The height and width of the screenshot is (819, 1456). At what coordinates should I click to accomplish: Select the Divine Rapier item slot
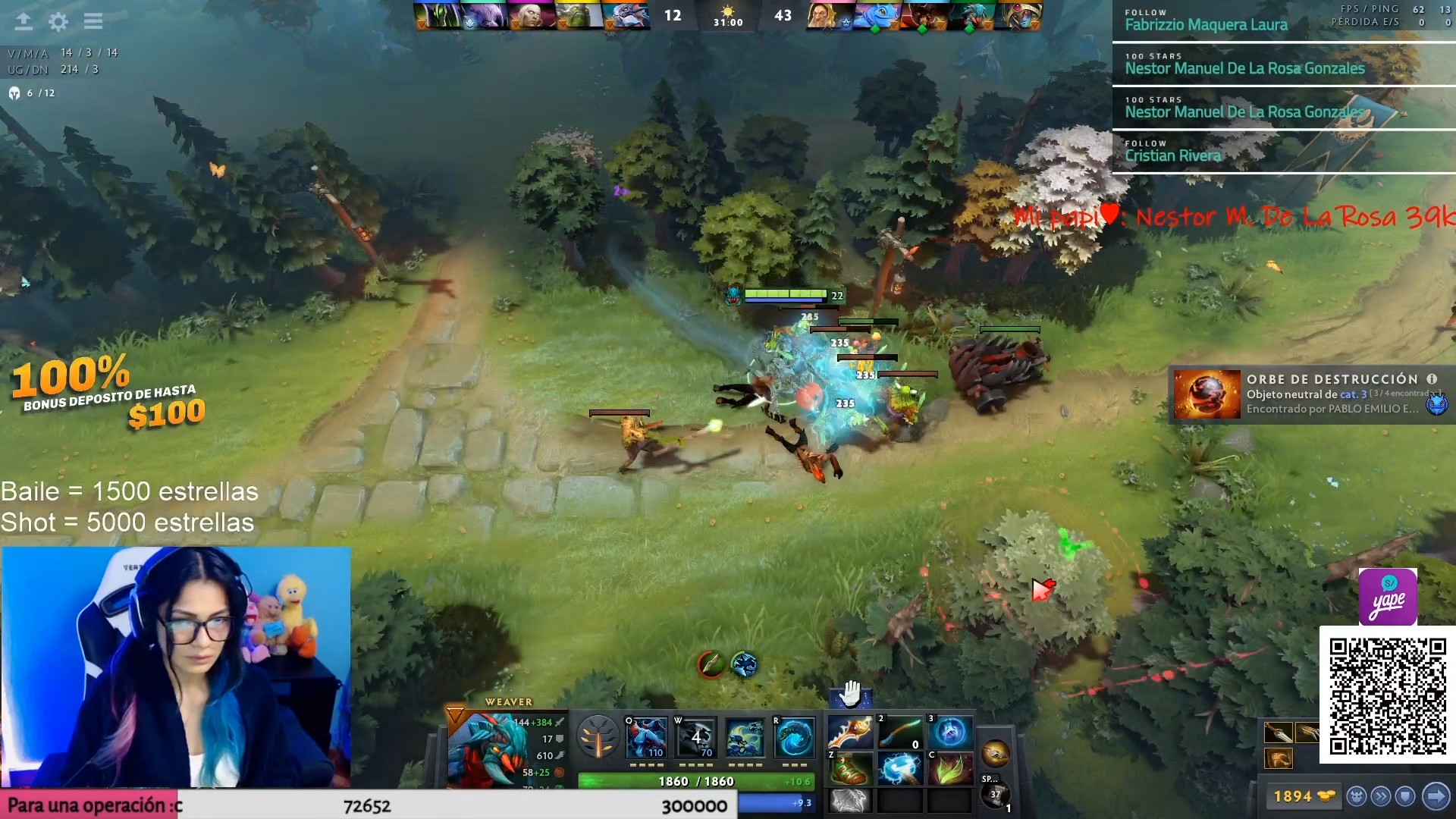[x=849, y=732]
